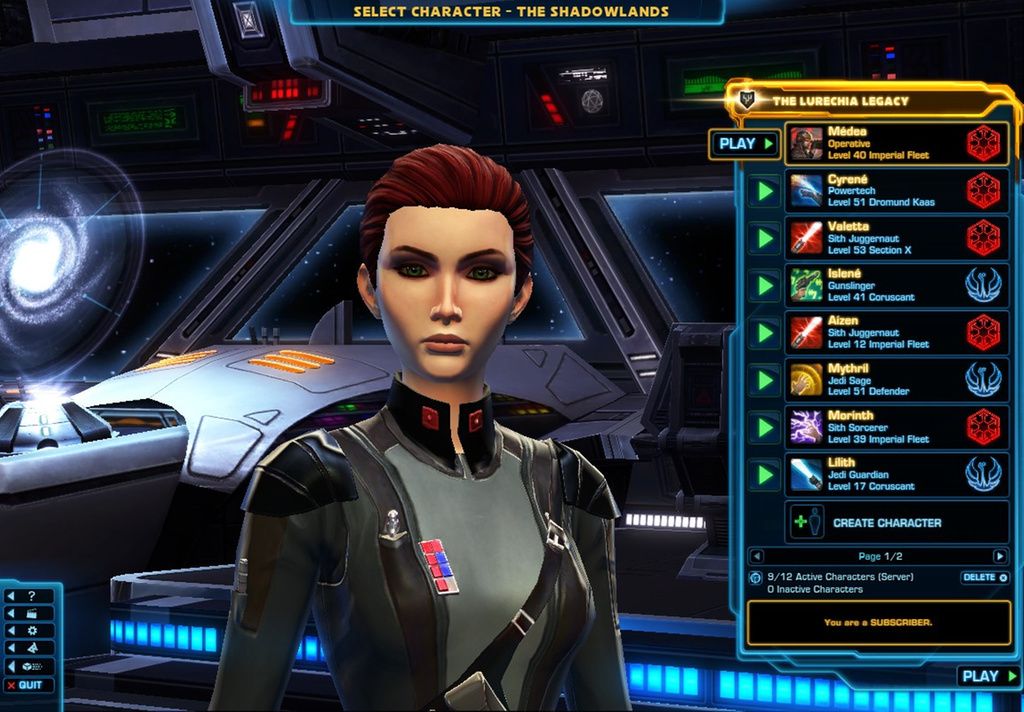Open the gear settings menu
The image size is (1024, 712).
click(32, 631)
